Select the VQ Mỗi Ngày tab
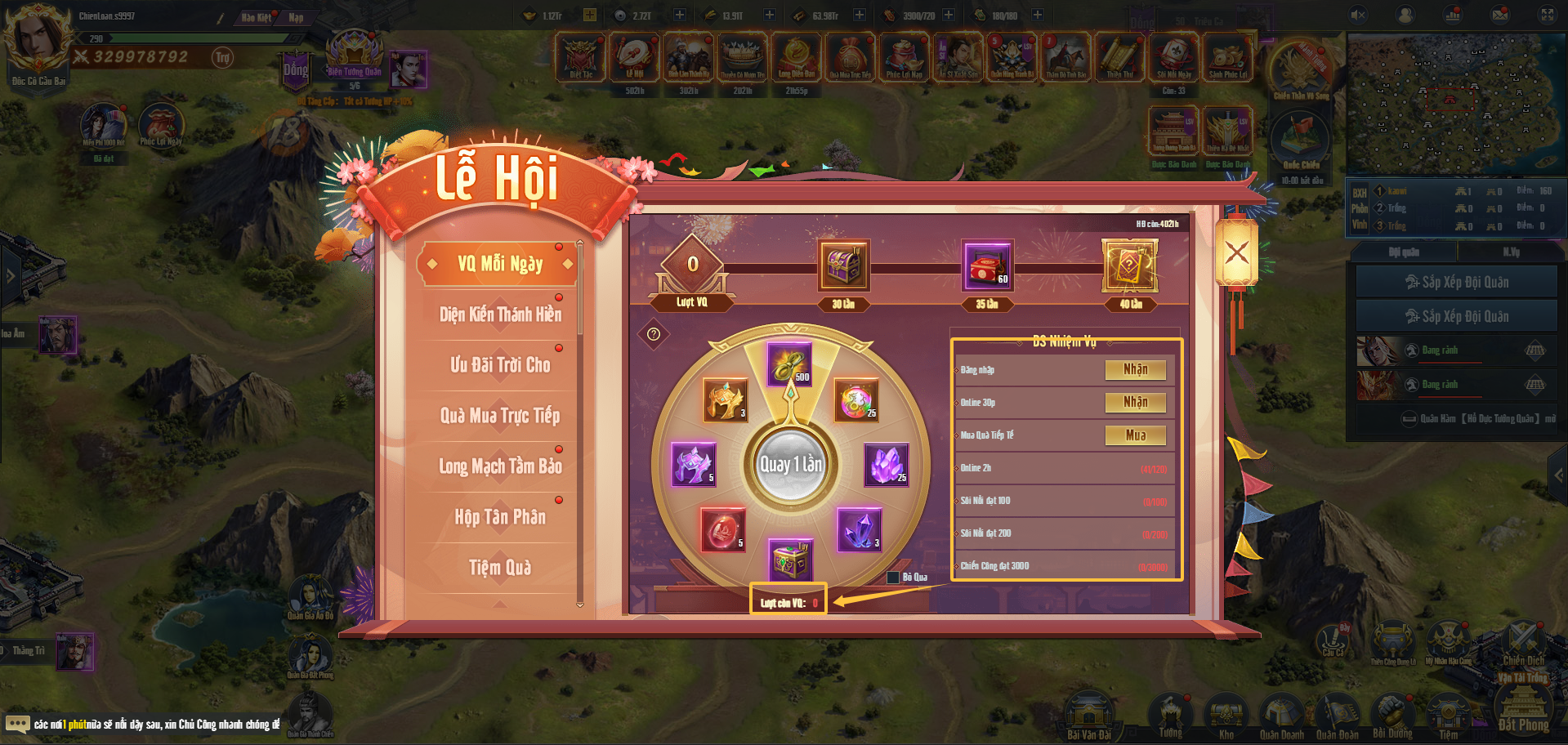The image size is (1568, 745). click(x=500, y=264)
